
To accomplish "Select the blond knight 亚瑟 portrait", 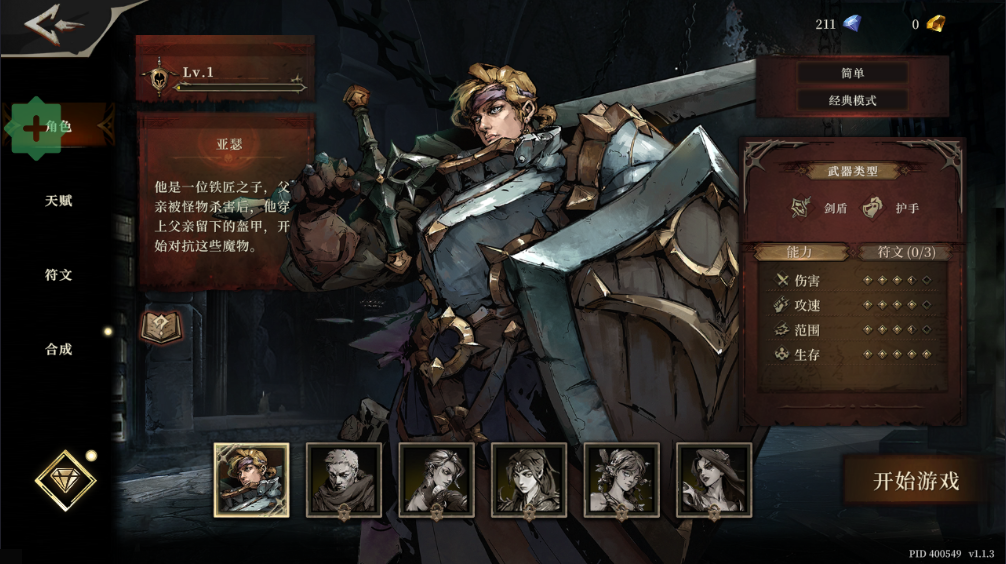I will tap(251, 480).
